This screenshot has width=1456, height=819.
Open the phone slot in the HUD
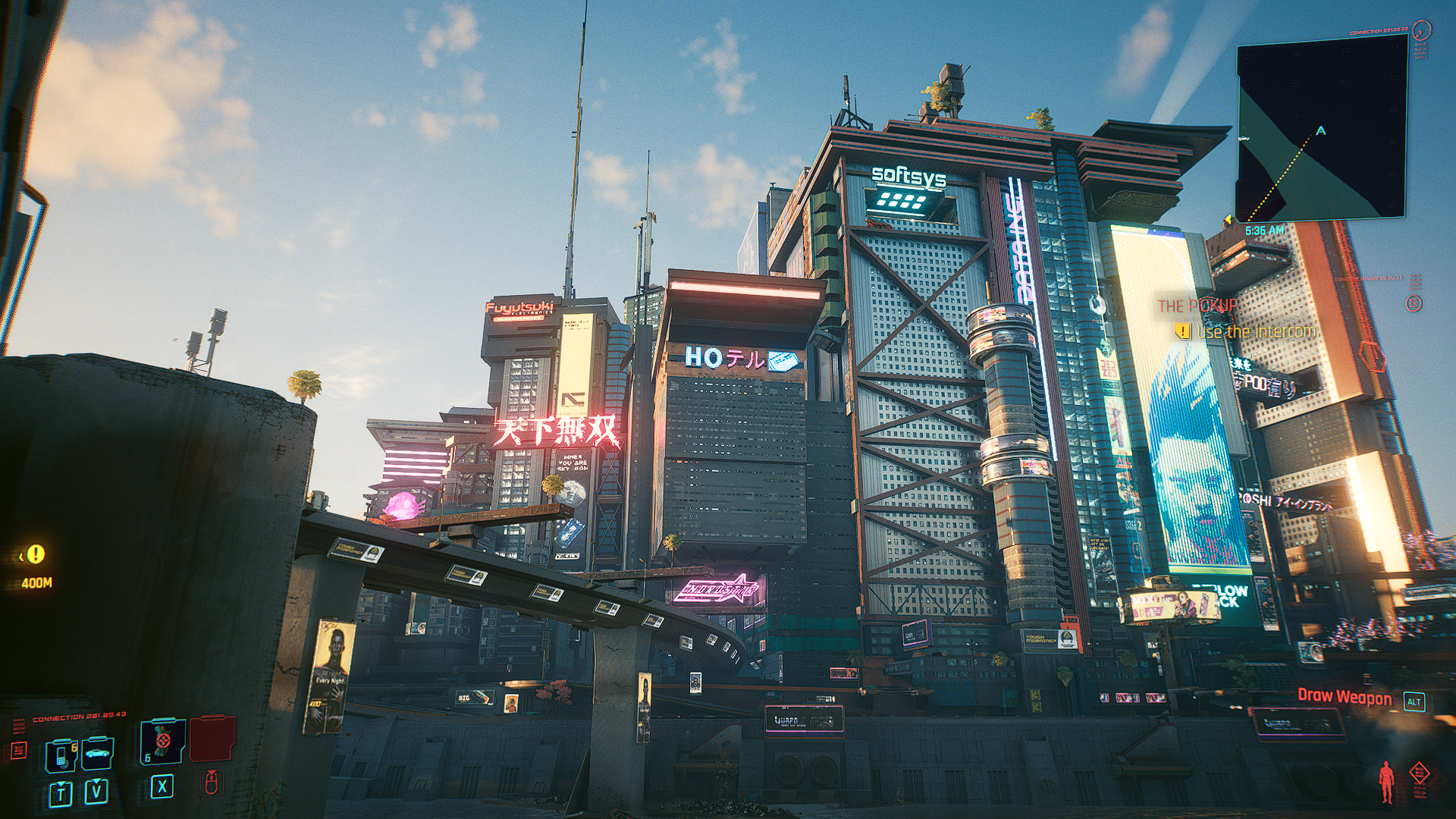click(61, 755)
